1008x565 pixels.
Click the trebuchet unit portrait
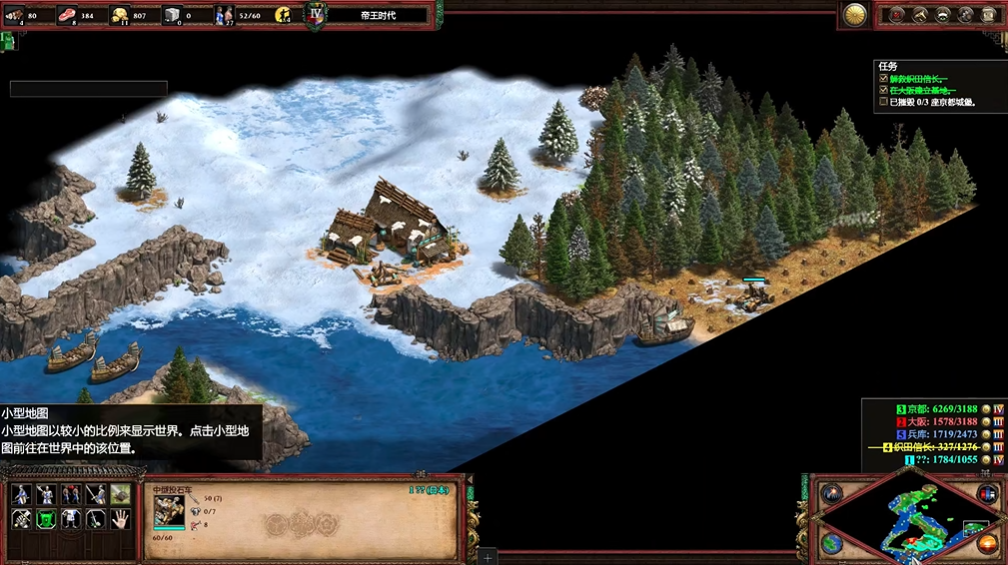click(168, 511)
